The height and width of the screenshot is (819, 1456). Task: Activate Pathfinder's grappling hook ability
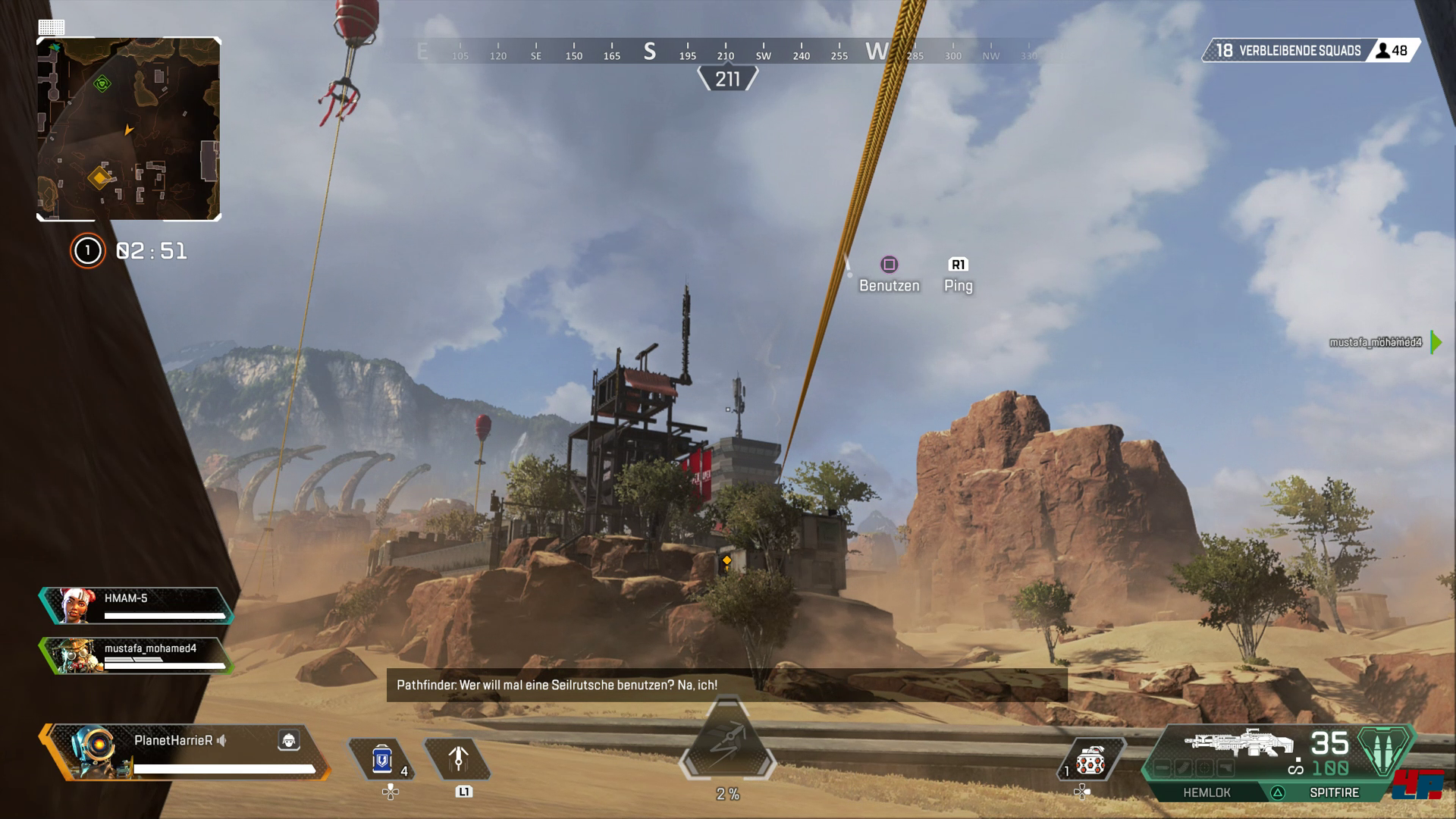tap(458, 759)
